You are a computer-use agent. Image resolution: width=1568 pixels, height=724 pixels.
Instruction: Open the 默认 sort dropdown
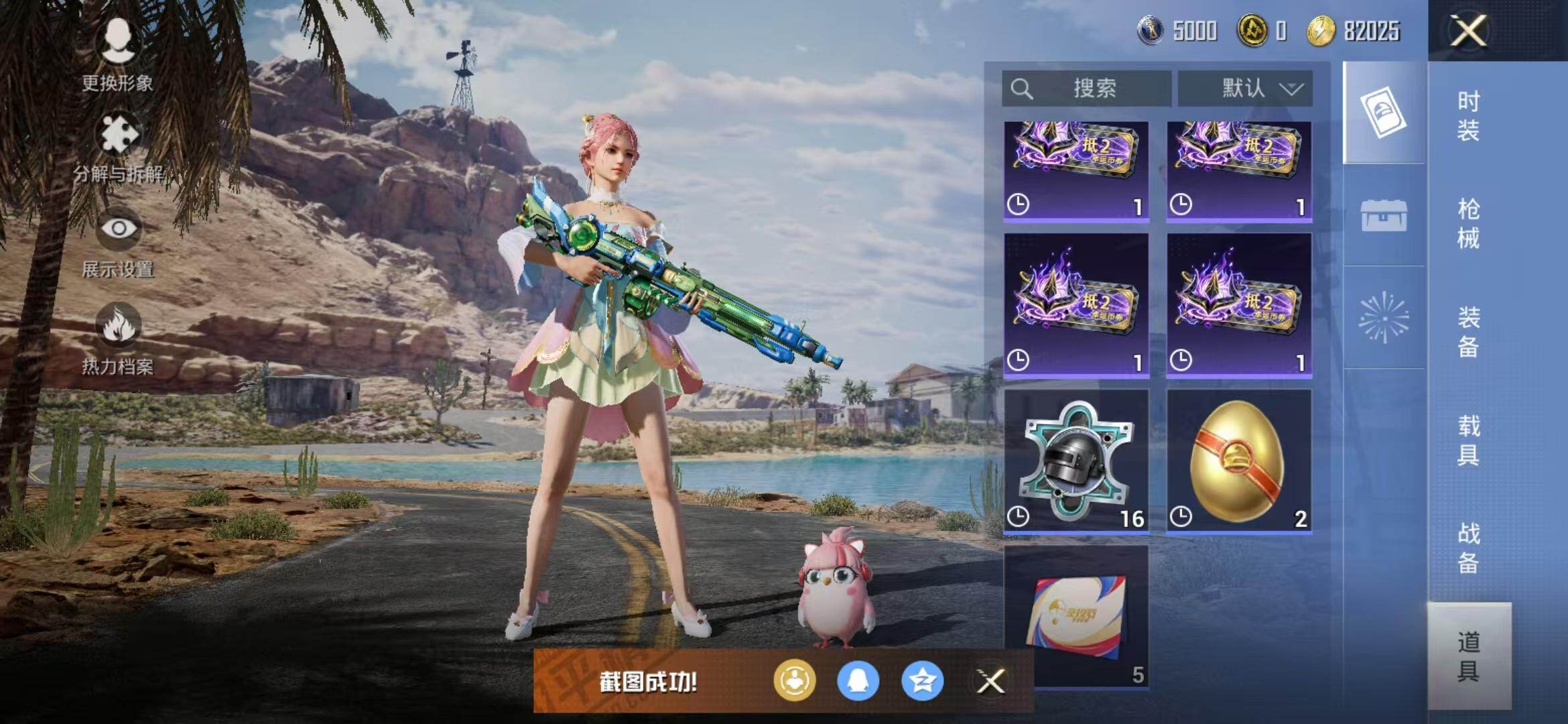point(1245,88)
